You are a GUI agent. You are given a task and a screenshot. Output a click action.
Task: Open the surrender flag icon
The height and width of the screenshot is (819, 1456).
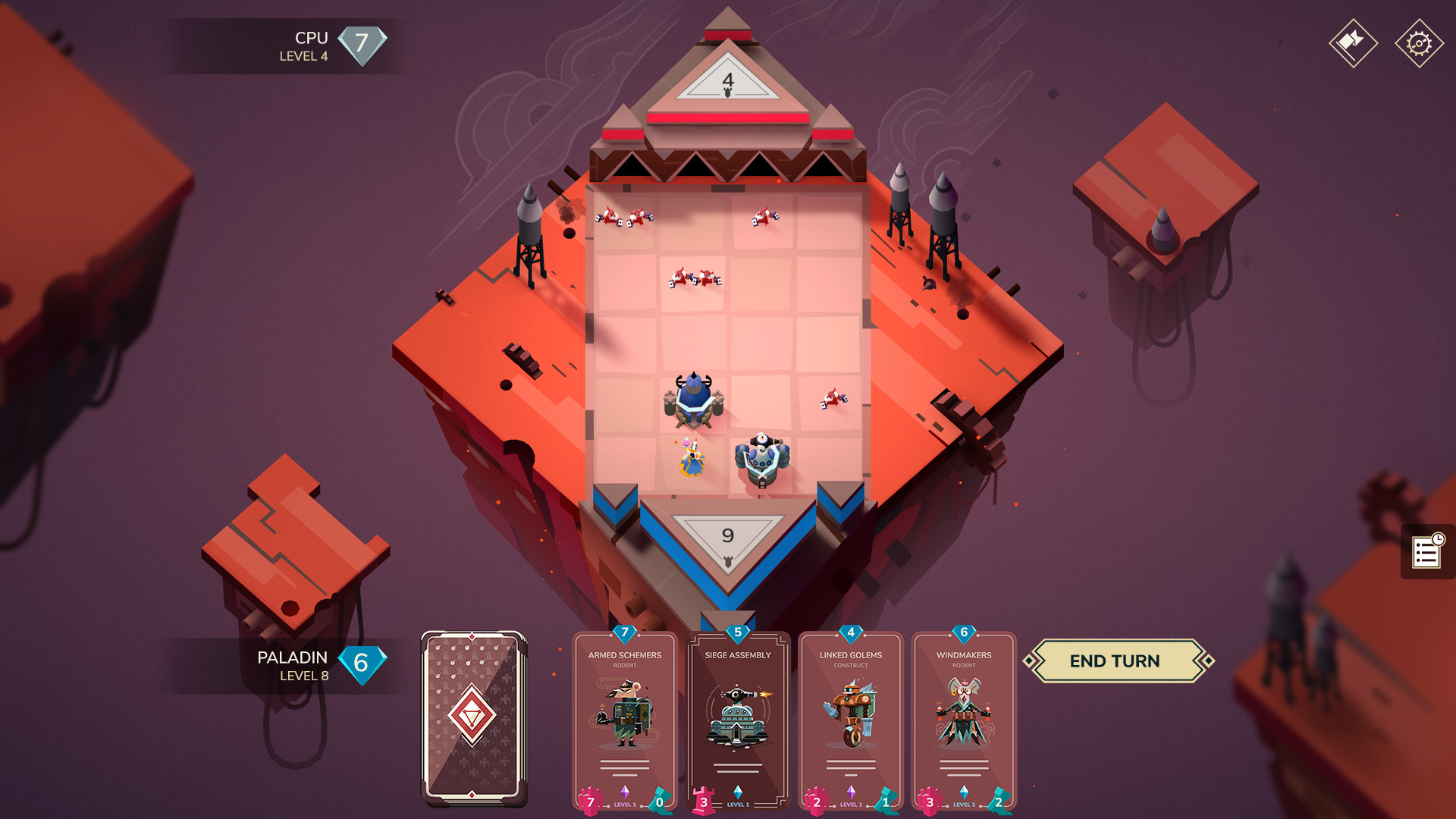click(x=1354, y=42)
